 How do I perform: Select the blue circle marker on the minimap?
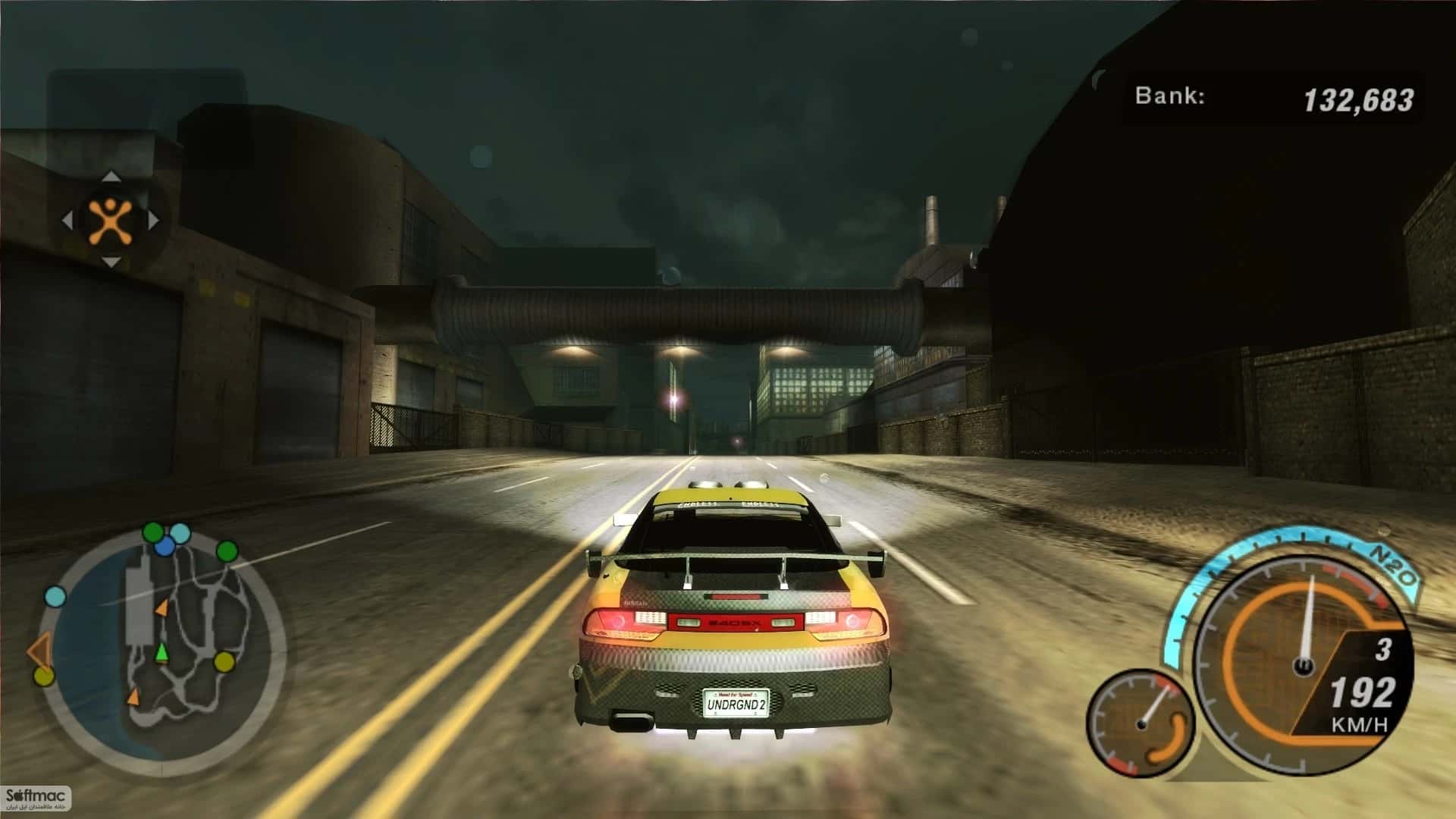click(165, 547)
